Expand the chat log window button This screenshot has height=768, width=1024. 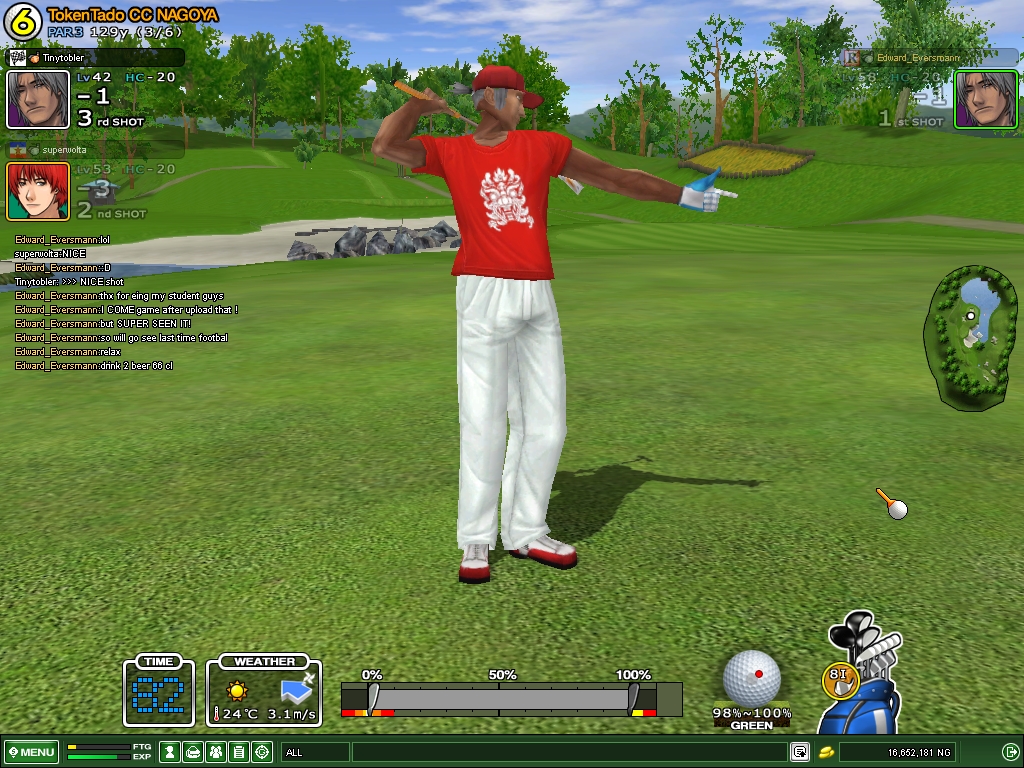(800, 752)
